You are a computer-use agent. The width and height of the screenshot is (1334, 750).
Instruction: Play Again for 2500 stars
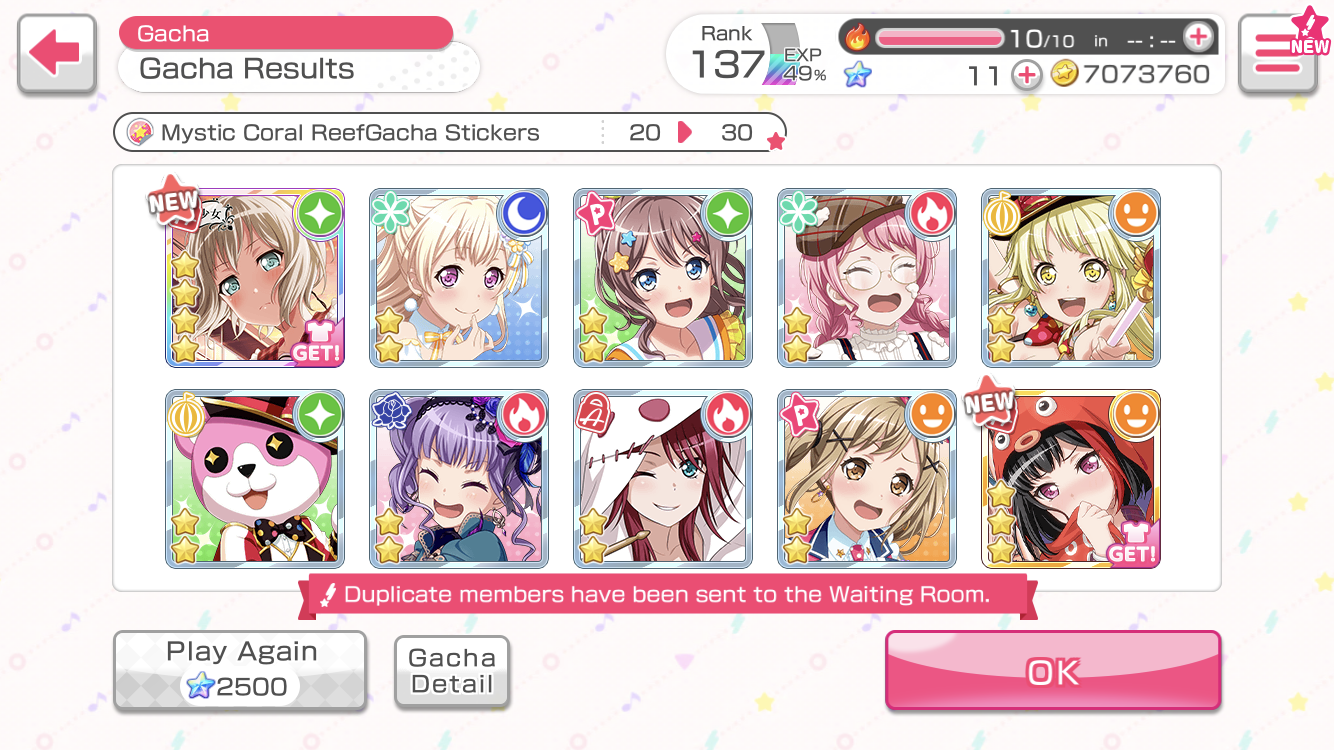(x=240, y=671)
